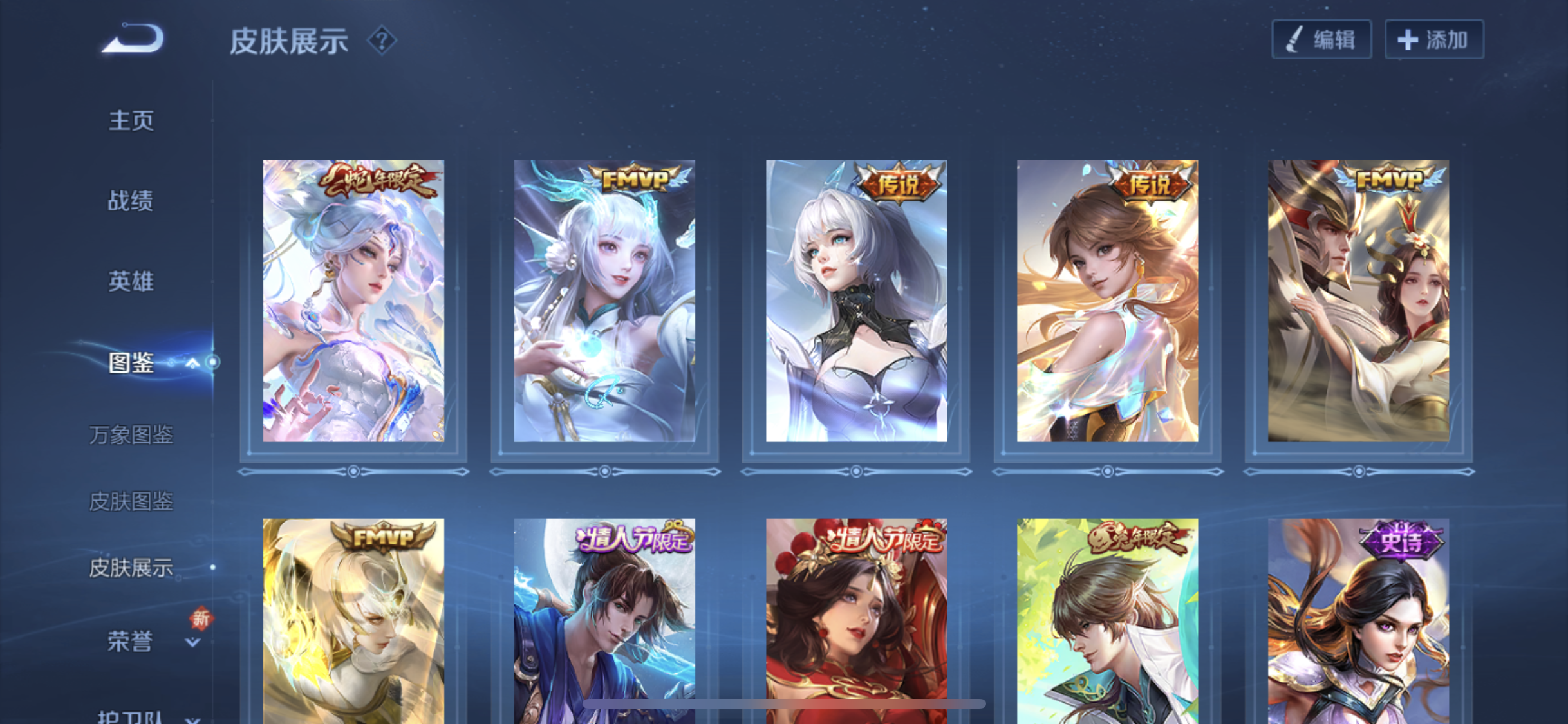The image size is (1568, 724).
Task: Click the 编辑 edit button
Action: 1321,40
